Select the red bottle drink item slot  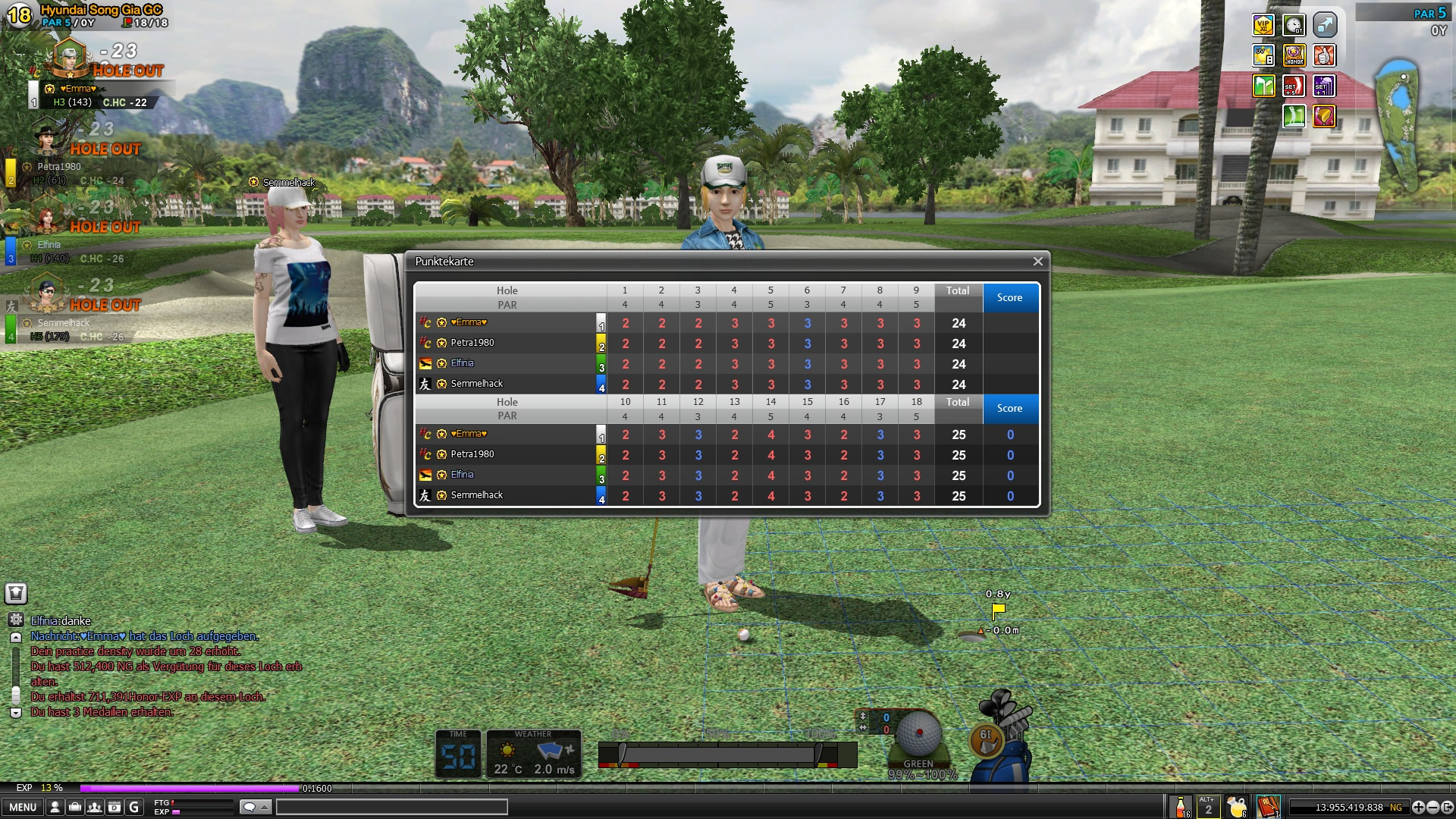tap(1181, 807)
